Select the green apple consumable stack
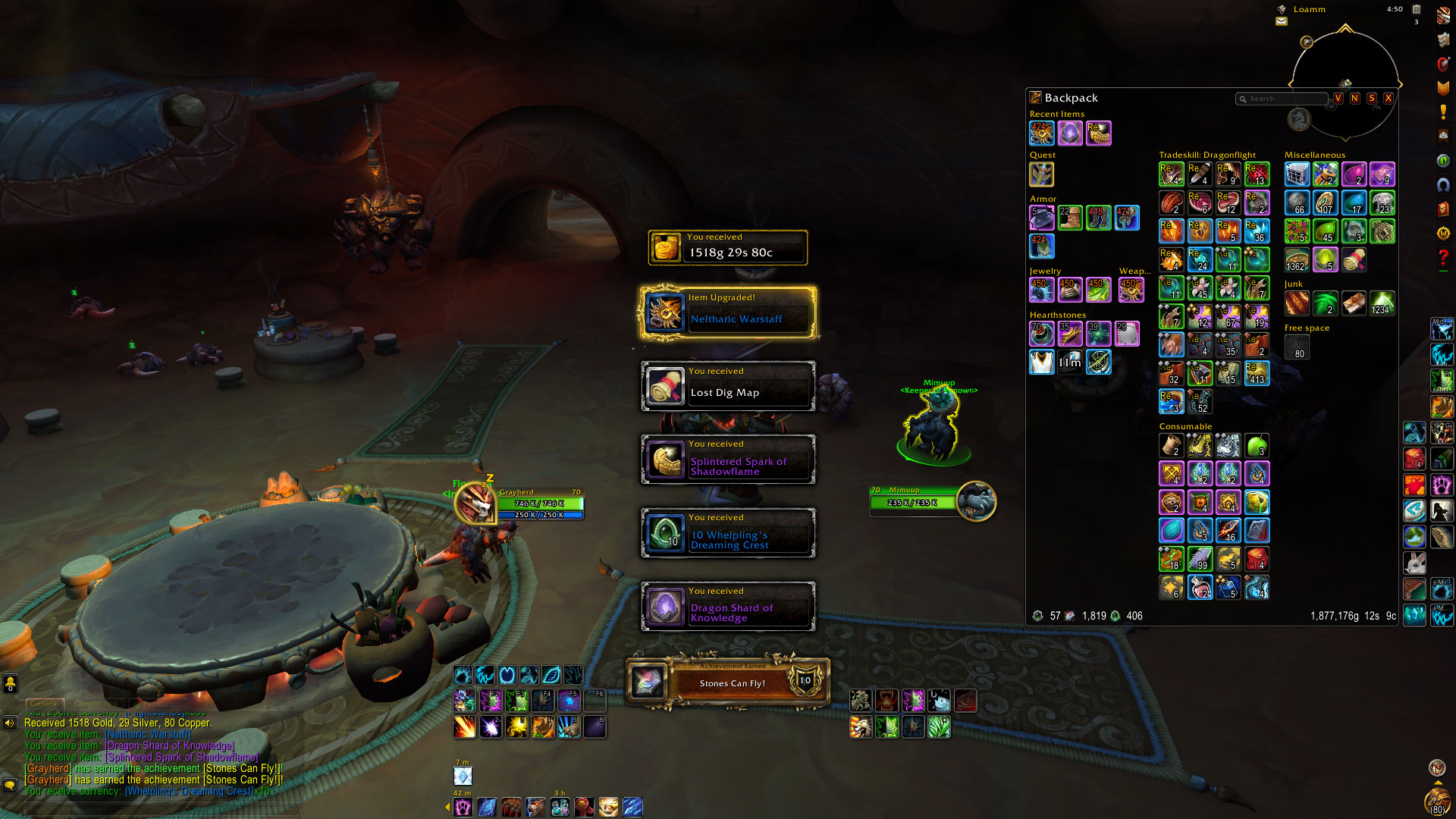The image size is (1456, 819). pyautogui.click(x=1257, y=445)
